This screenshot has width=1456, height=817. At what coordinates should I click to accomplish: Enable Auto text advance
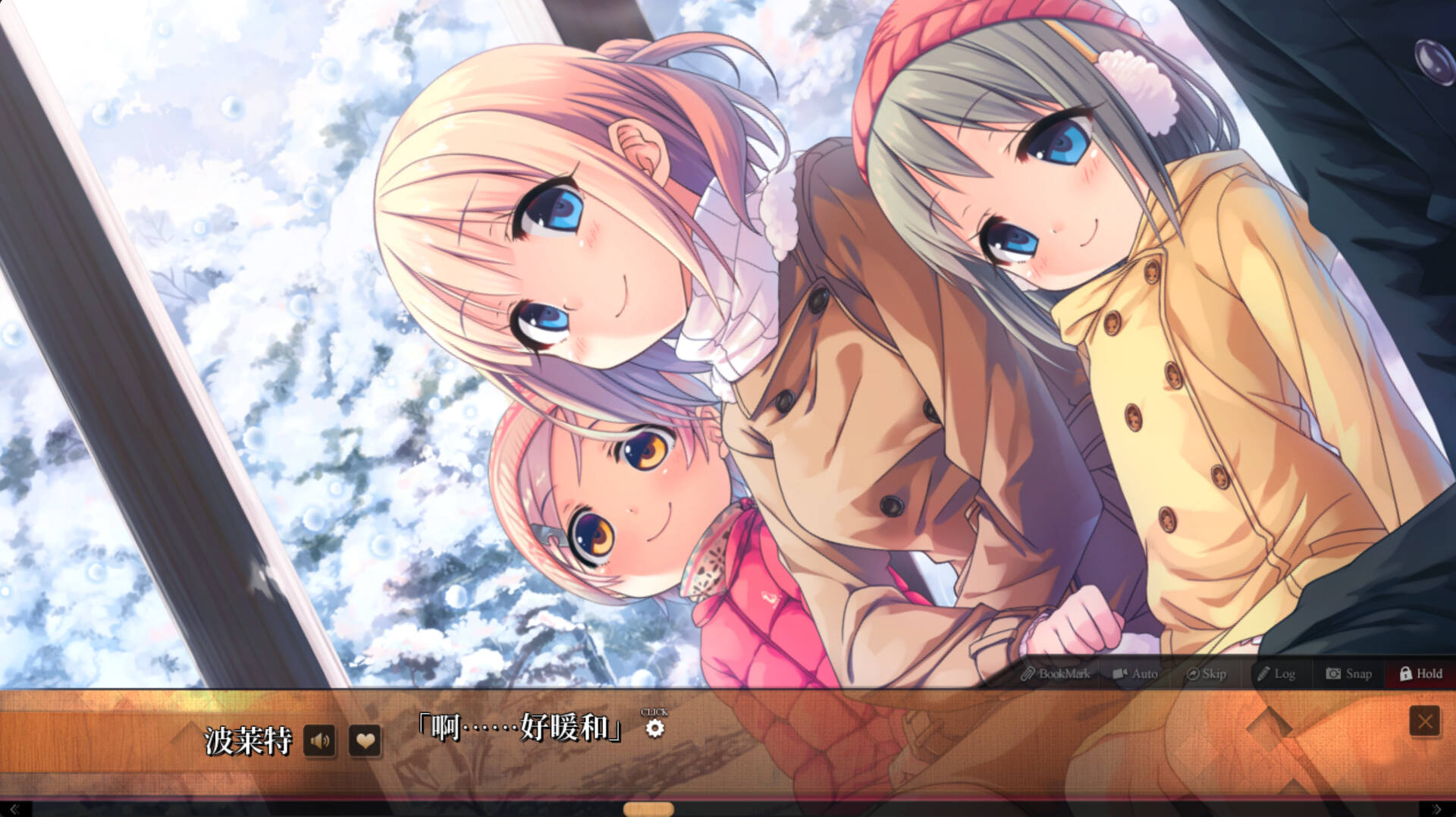point(1135,674)
